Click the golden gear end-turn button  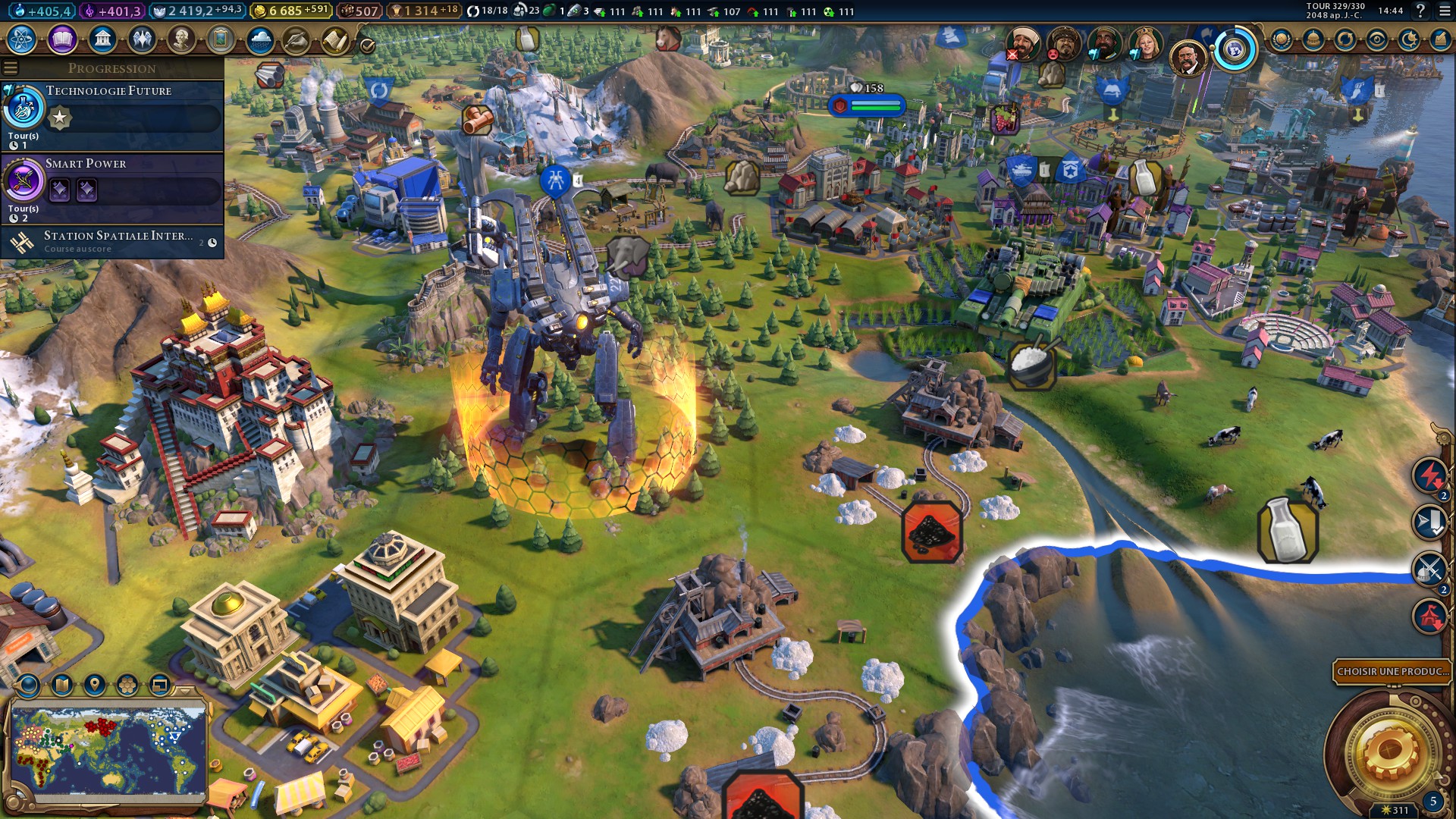[1389, 751]
